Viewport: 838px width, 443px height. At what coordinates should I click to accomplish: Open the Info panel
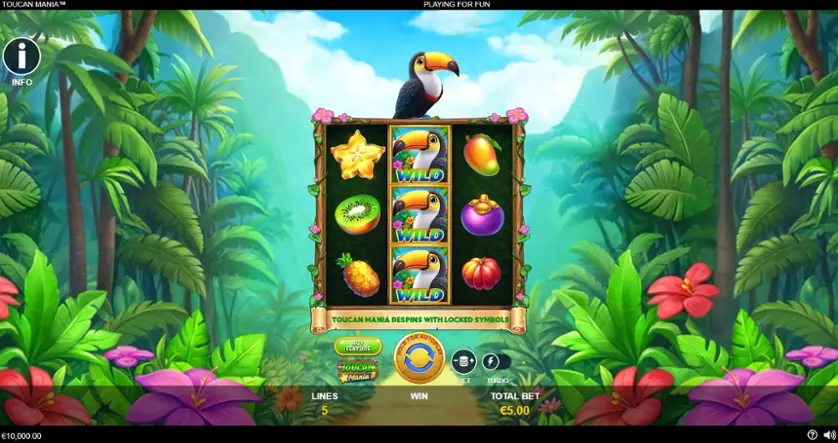(x=21, y=57)
